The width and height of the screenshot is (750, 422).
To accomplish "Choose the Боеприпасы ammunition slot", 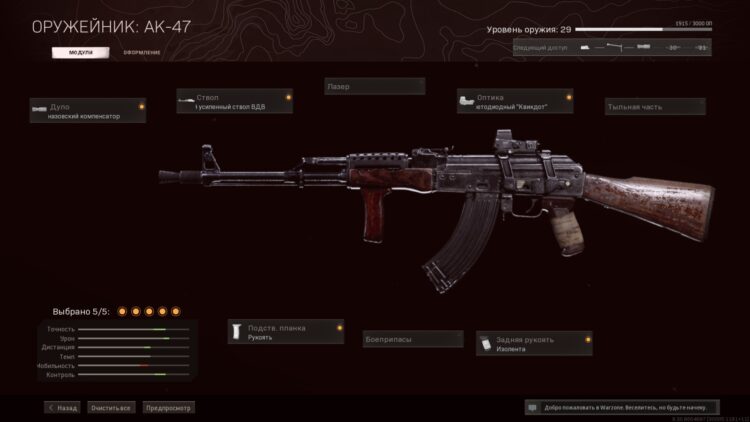I will point(412,339).
